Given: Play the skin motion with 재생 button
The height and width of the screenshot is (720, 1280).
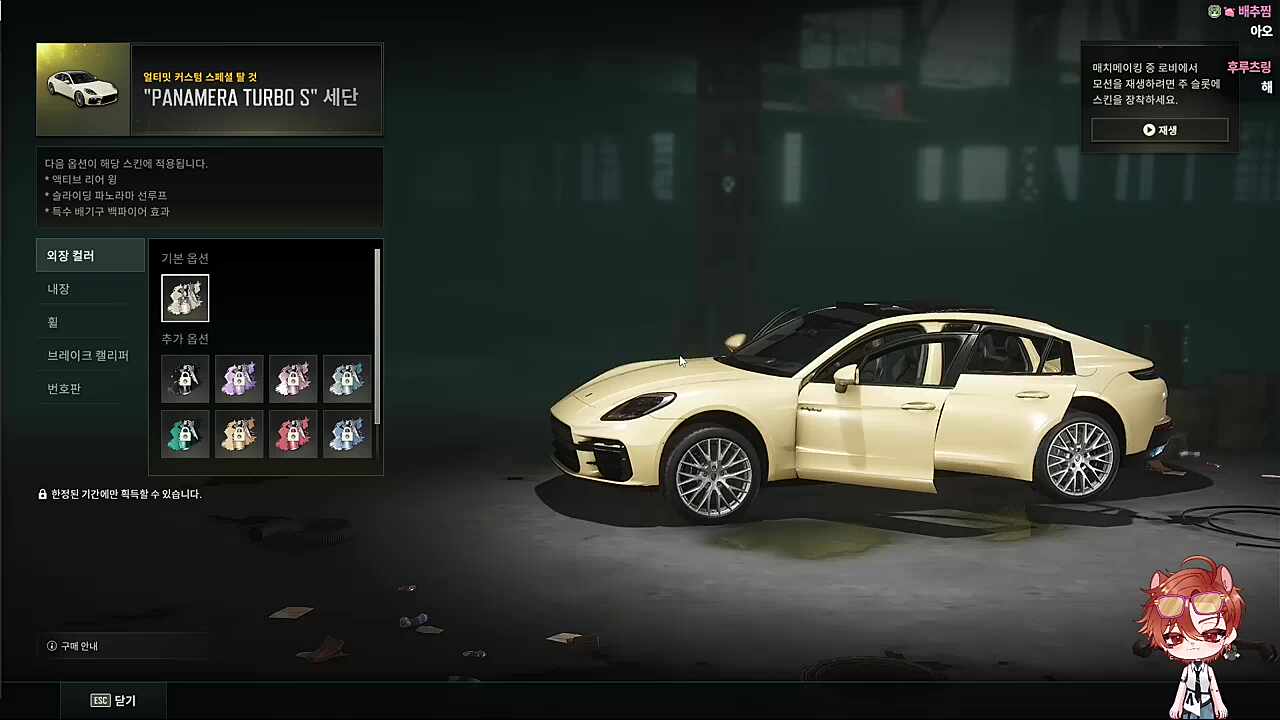Looking at the screenshot, I should point(1159,130).
